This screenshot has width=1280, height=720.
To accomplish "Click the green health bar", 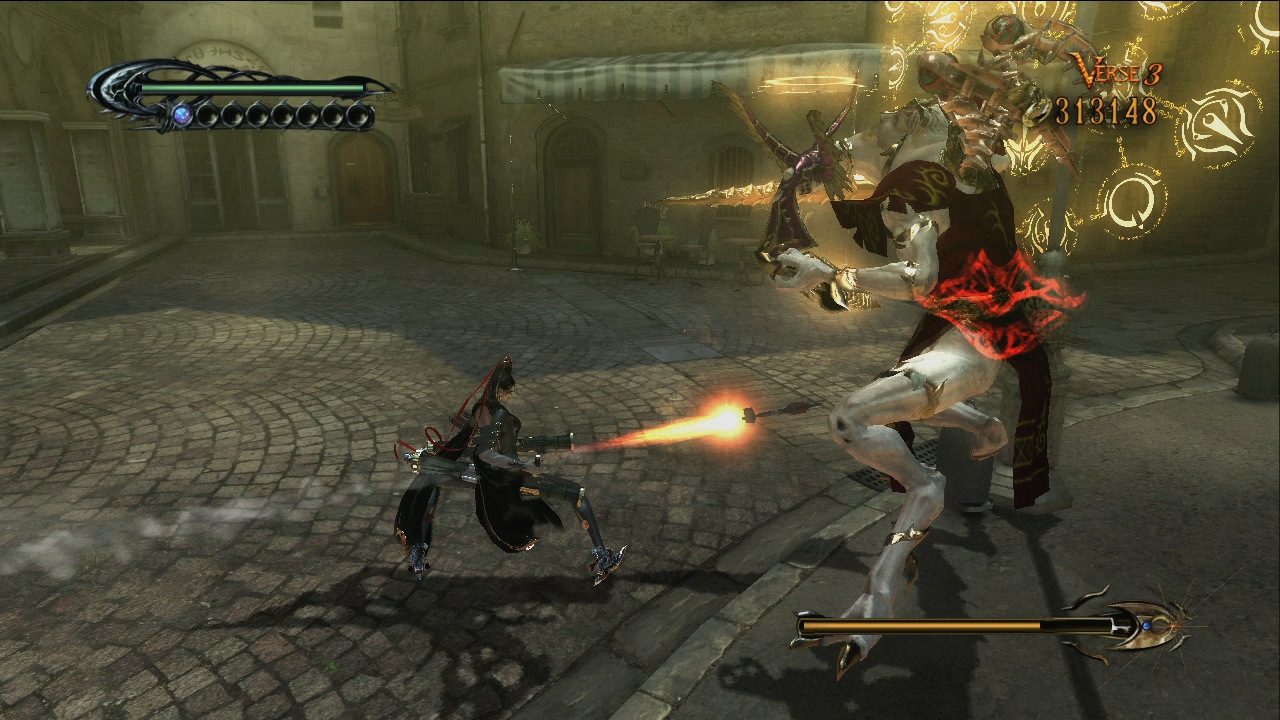I will coord(251,88).
